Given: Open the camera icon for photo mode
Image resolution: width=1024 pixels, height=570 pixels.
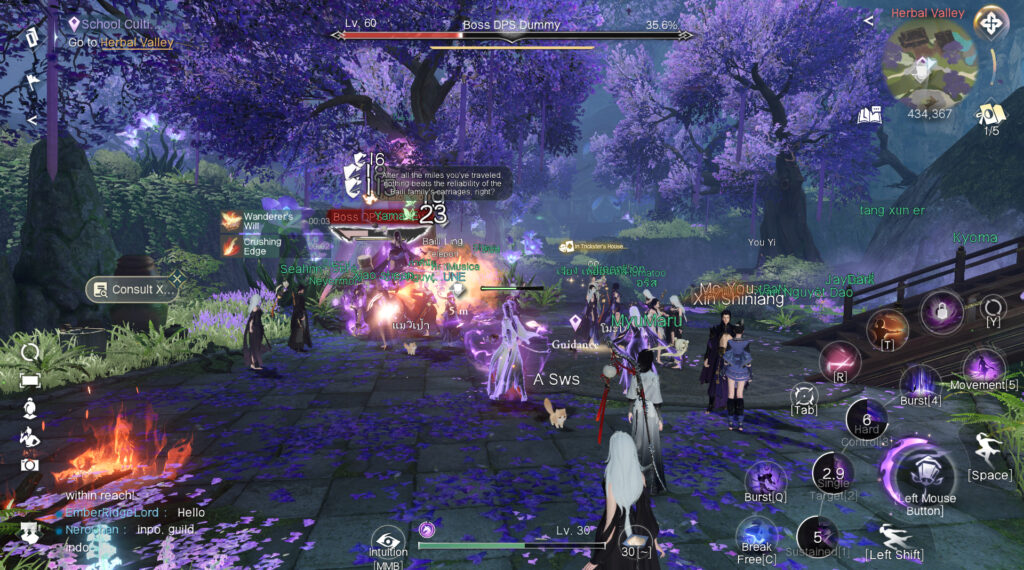Looking at the screenshot, I should pos(29,463).
